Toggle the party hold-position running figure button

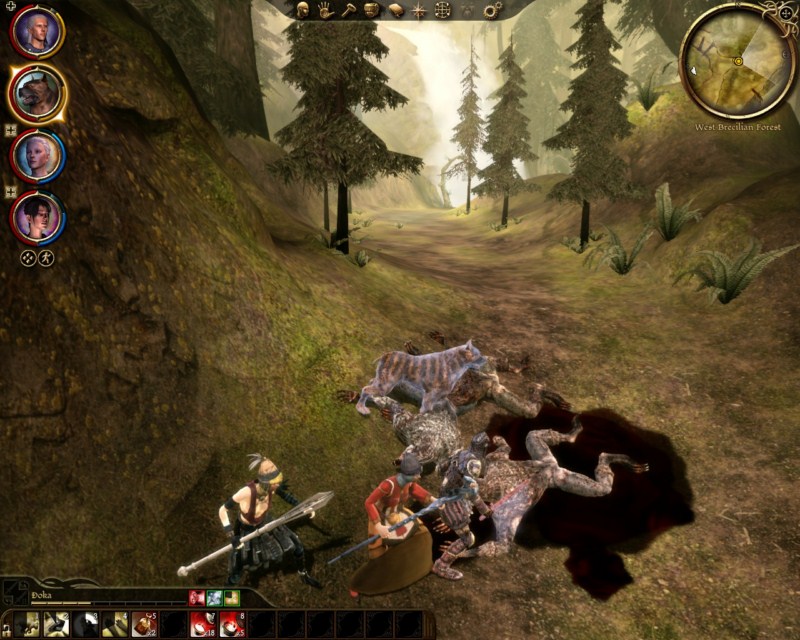(x=46, y=257)
